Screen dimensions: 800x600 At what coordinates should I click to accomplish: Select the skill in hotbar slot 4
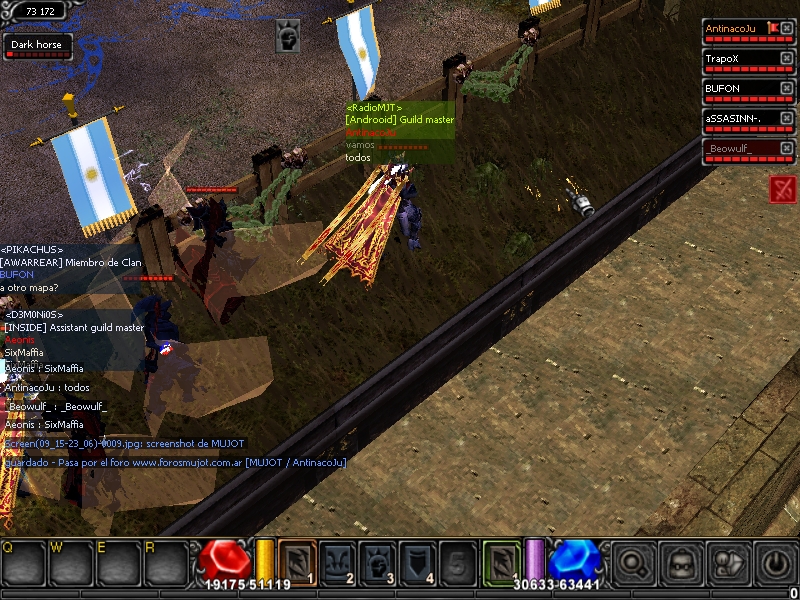pyautogui.click(x=417, y=561)
